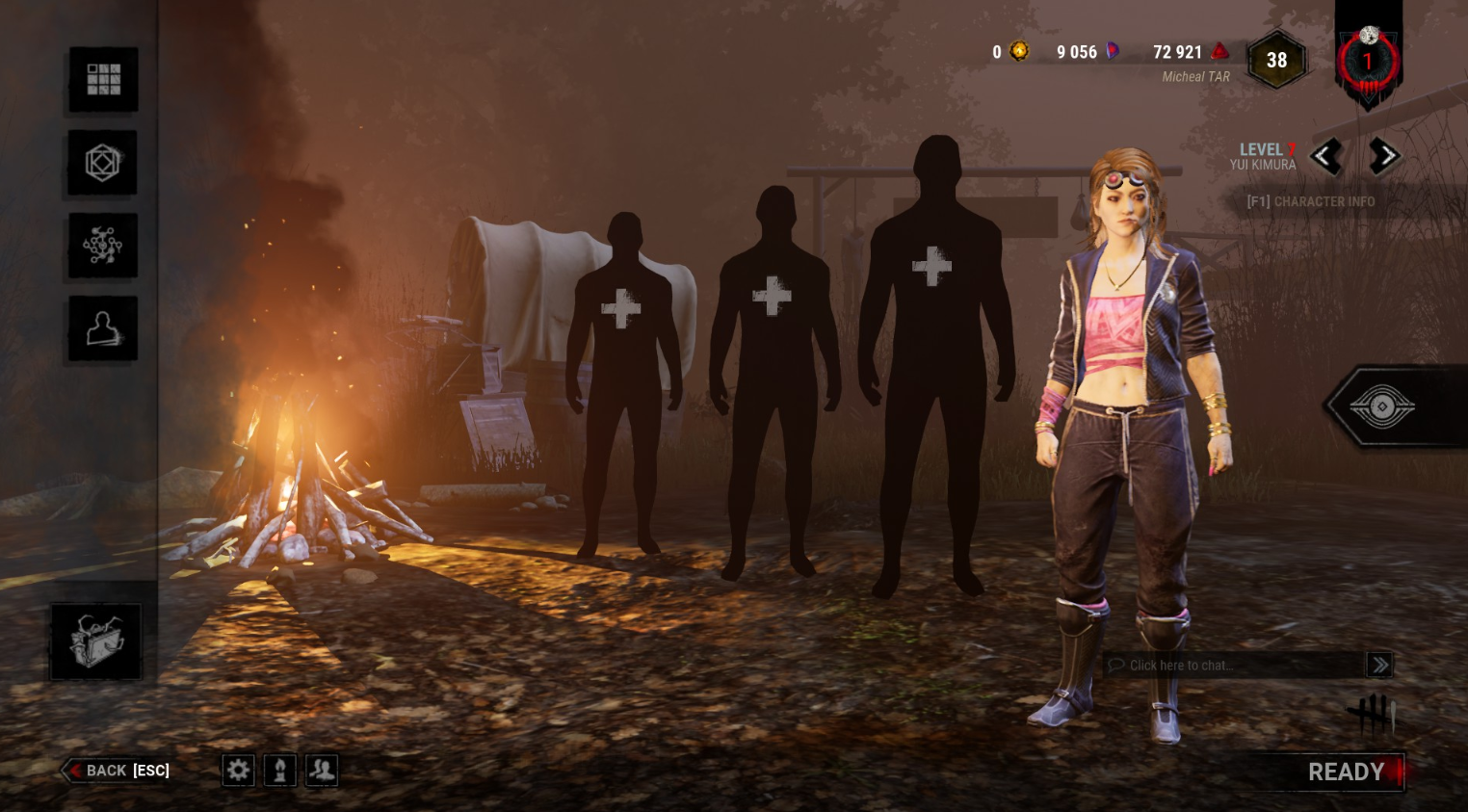Open the Archives node-web icon
The image size is (1468, 812).
(102, 245)
